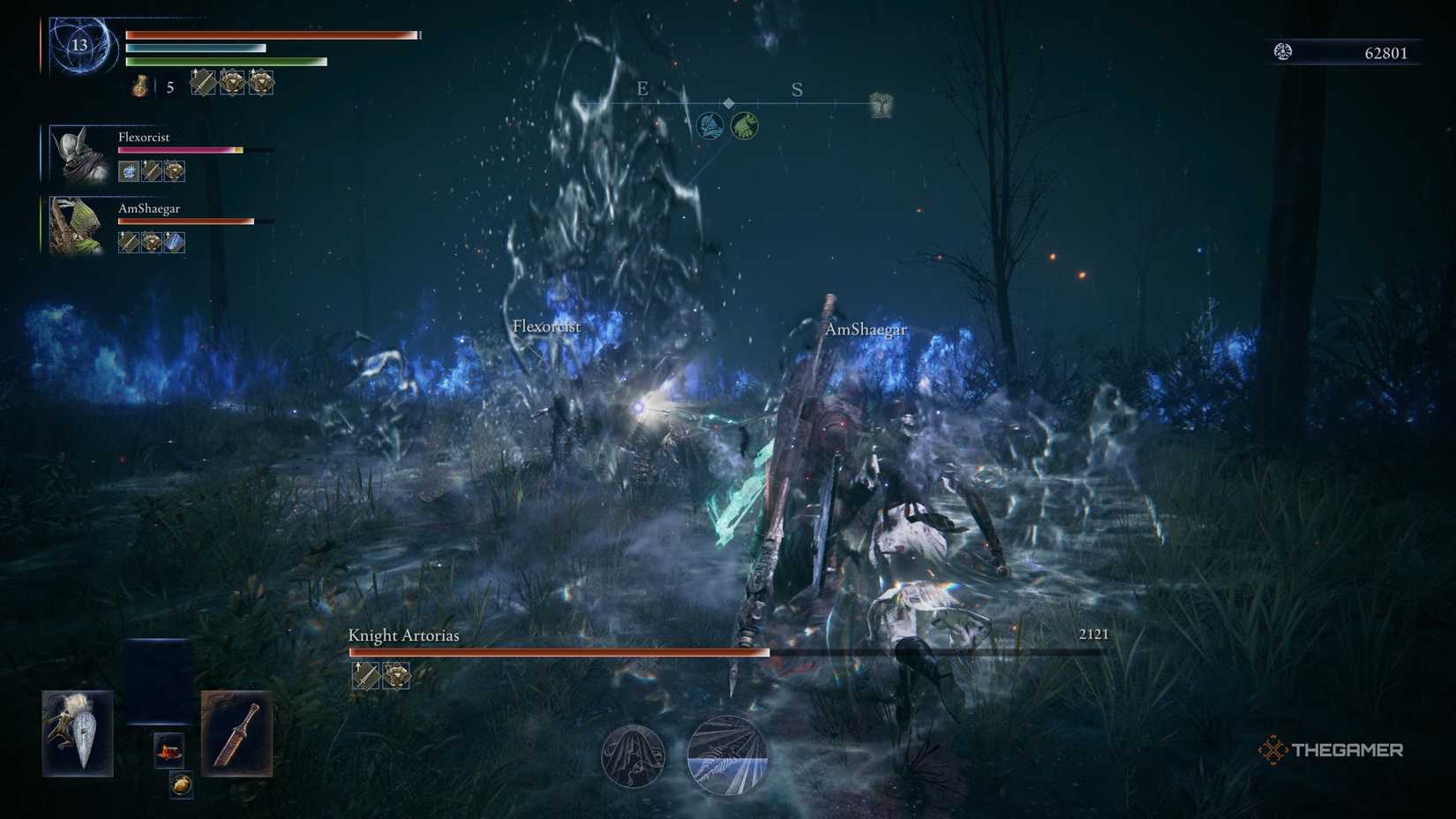Select the blue blade buff icon under AmShaegar
Viewport: 1456px width, 819px height.
[x=175, y=242]
